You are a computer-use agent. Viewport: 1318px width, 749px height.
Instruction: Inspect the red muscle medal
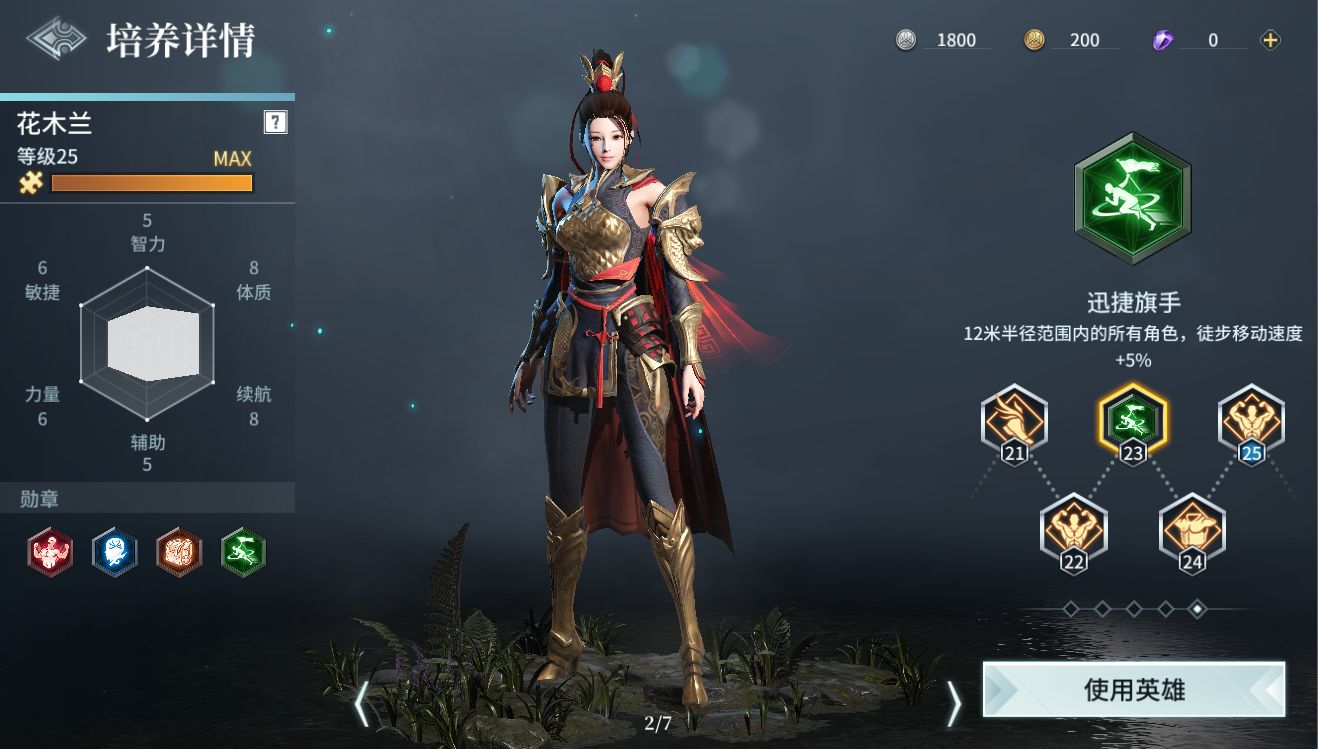coord(50,552)
